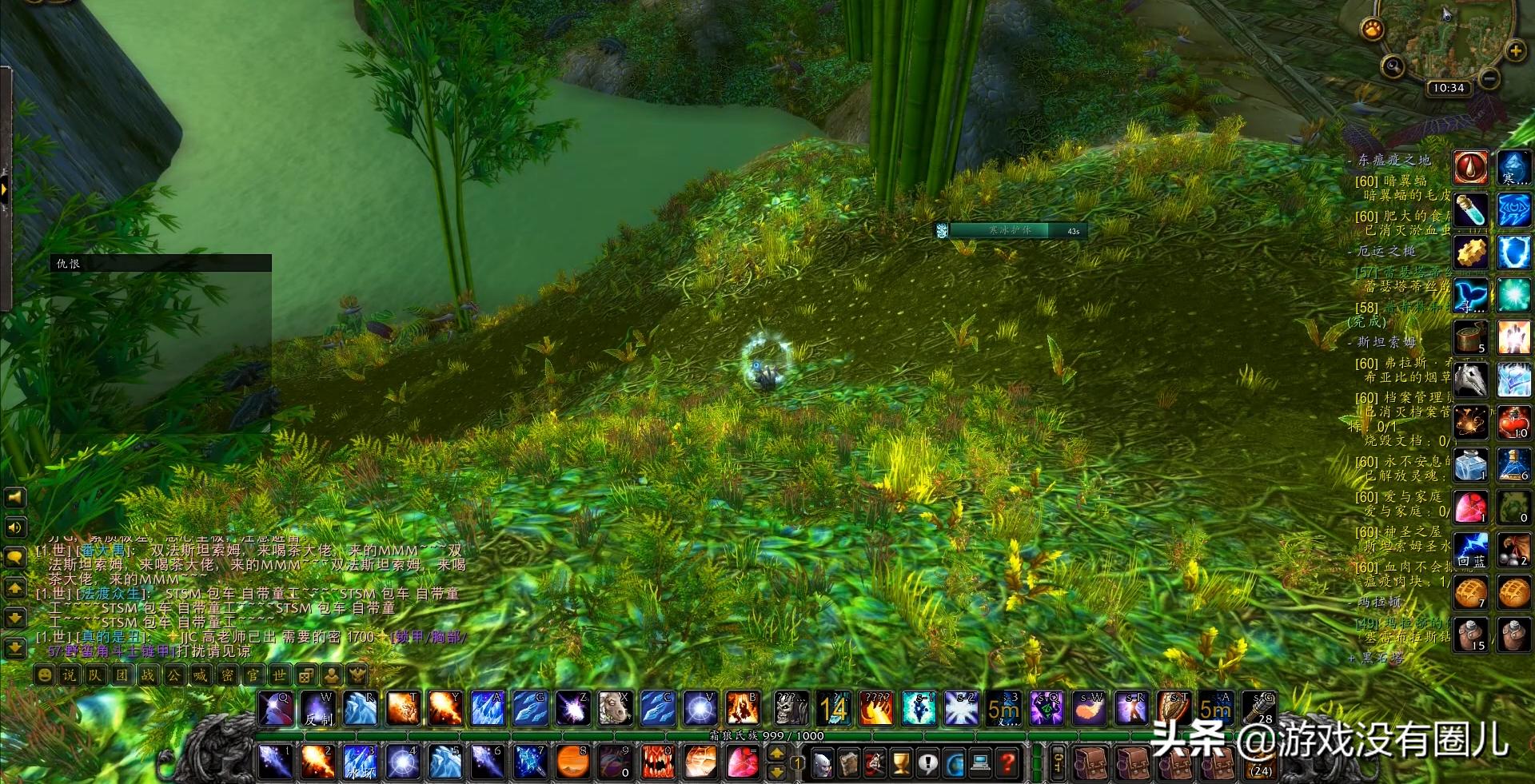Open the paw tracking button on the minimap
Image resolution: width=1535 pixels, height=784 pixels.
(x=1373, y=30)
